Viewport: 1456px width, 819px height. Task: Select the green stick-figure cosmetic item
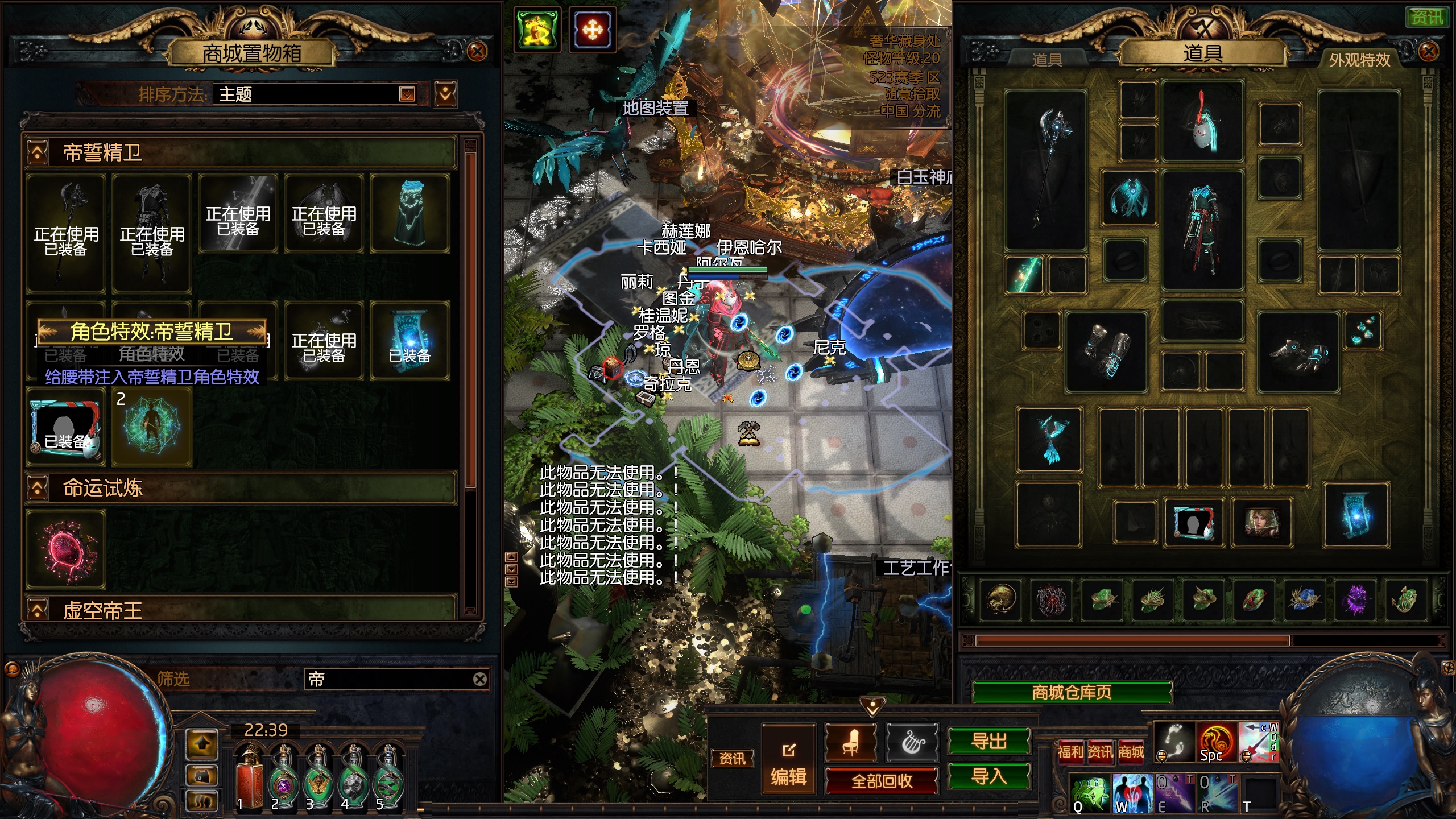[x=151, y=428]
